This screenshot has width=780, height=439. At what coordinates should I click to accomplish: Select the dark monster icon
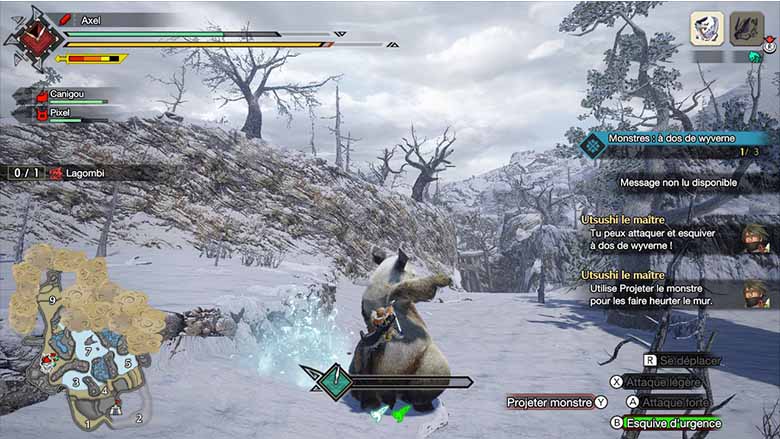[746, 28]
